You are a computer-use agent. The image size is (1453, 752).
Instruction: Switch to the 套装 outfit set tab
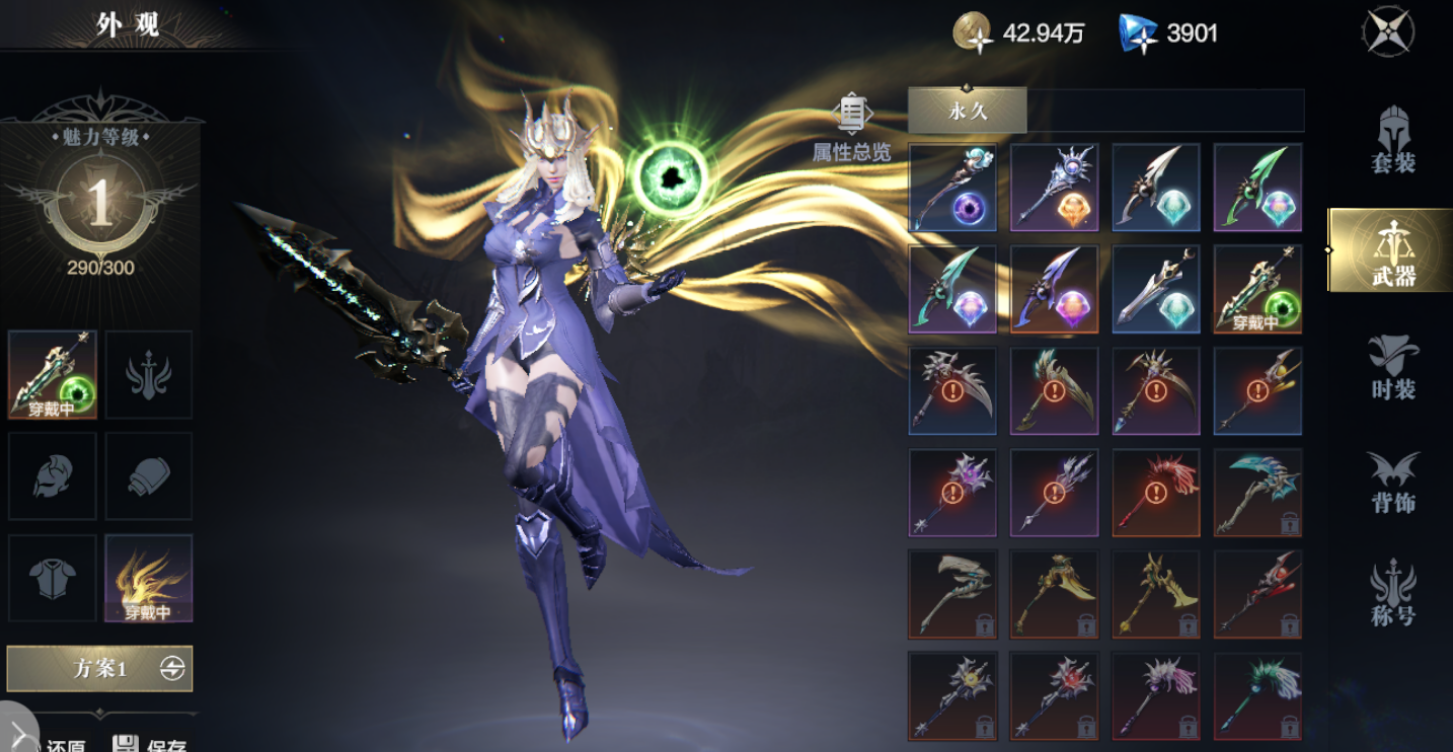(1393, 140)
